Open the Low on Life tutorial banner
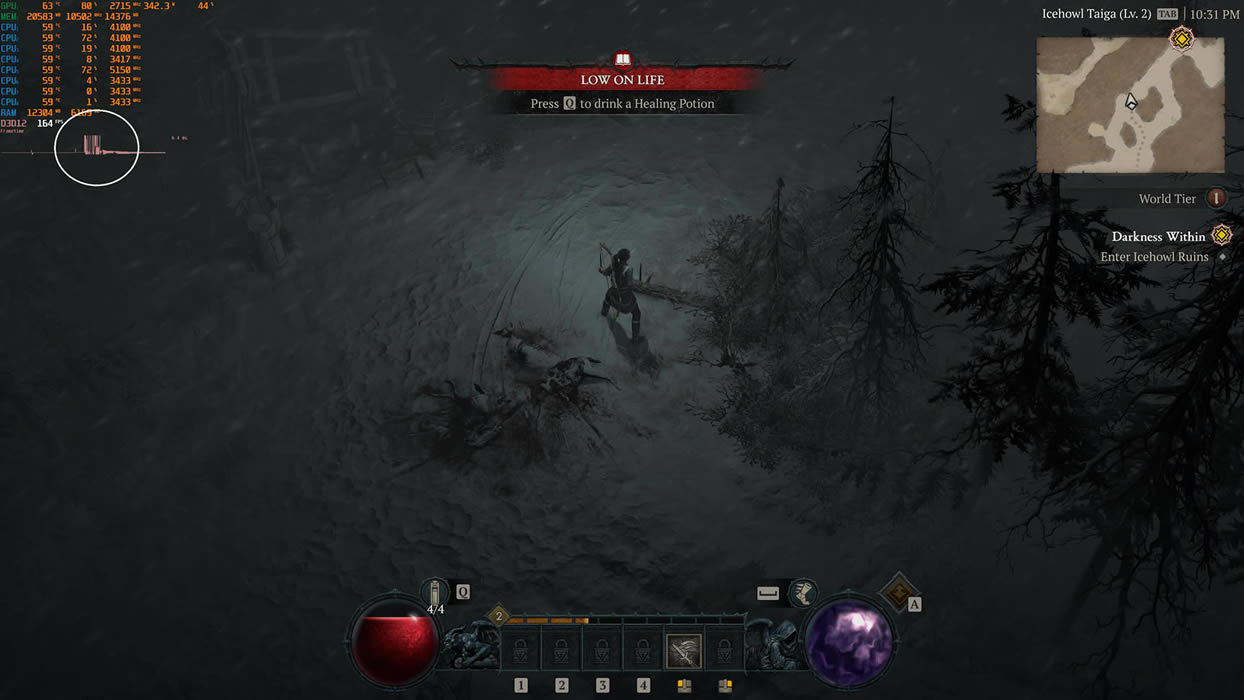This screenshot has width=1244, height=700. pos(623,80)
